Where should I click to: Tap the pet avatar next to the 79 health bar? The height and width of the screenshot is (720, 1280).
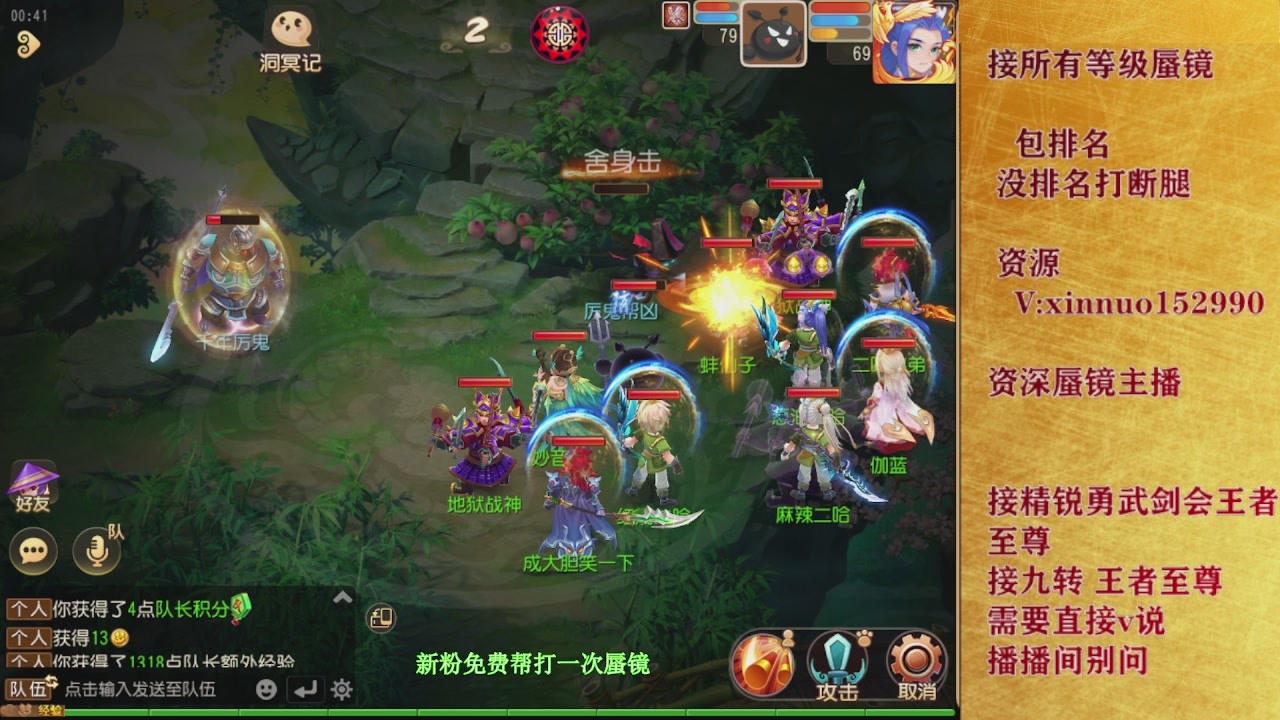(773, 35)
